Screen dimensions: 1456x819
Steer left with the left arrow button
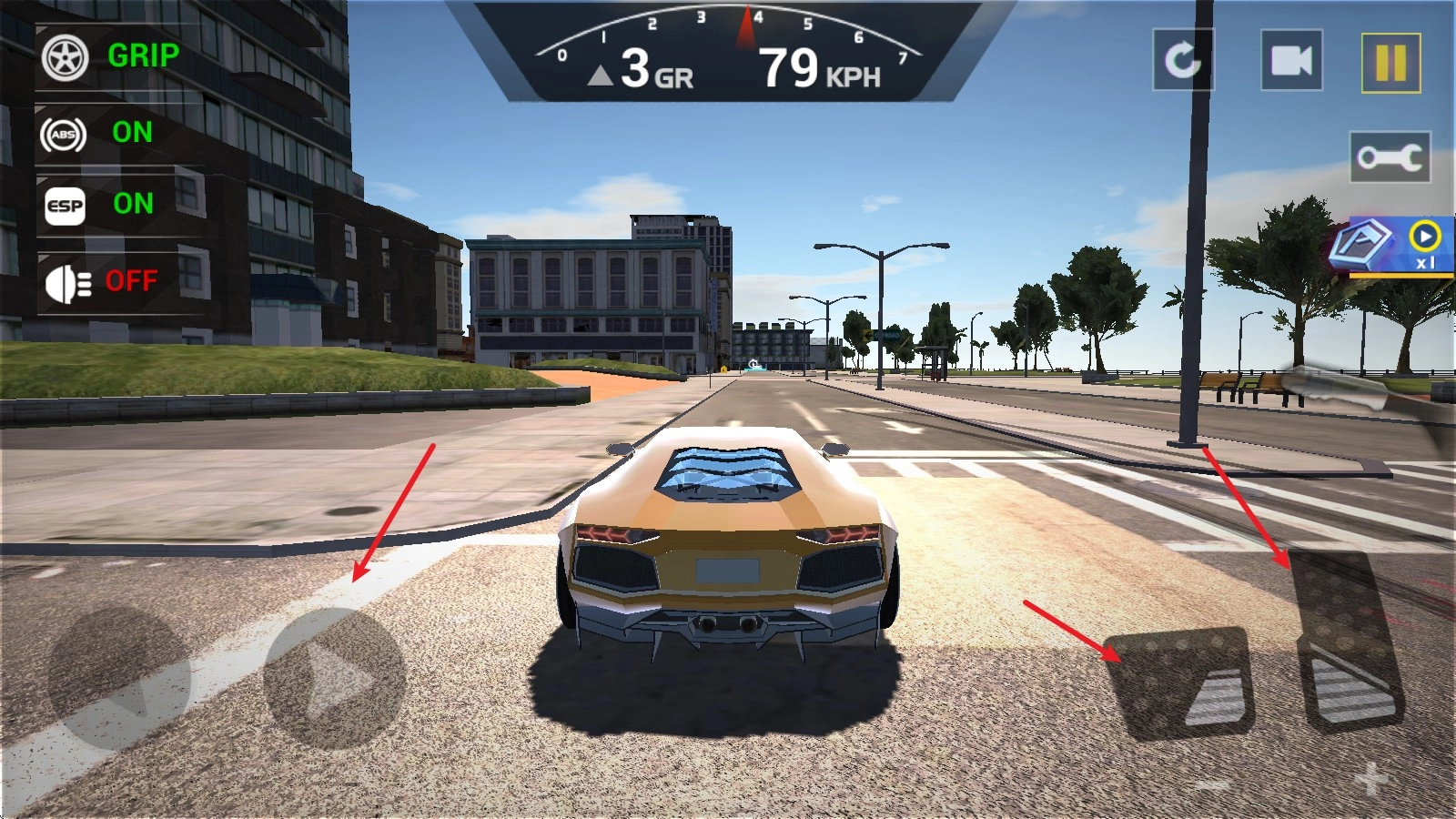118,679
